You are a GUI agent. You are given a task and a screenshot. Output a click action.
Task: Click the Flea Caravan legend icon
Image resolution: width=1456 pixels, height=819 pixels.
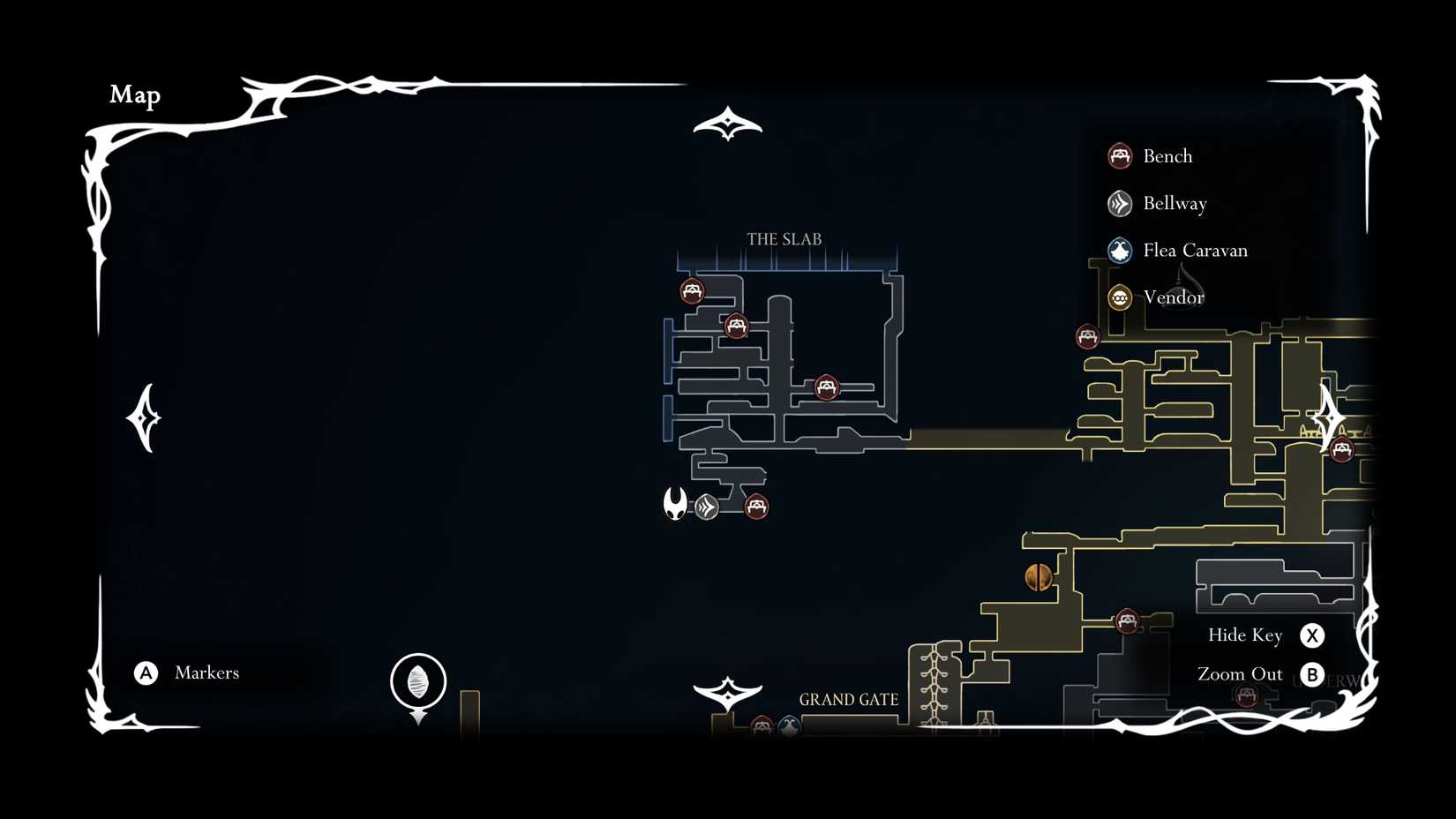(x=1120, y=250)
